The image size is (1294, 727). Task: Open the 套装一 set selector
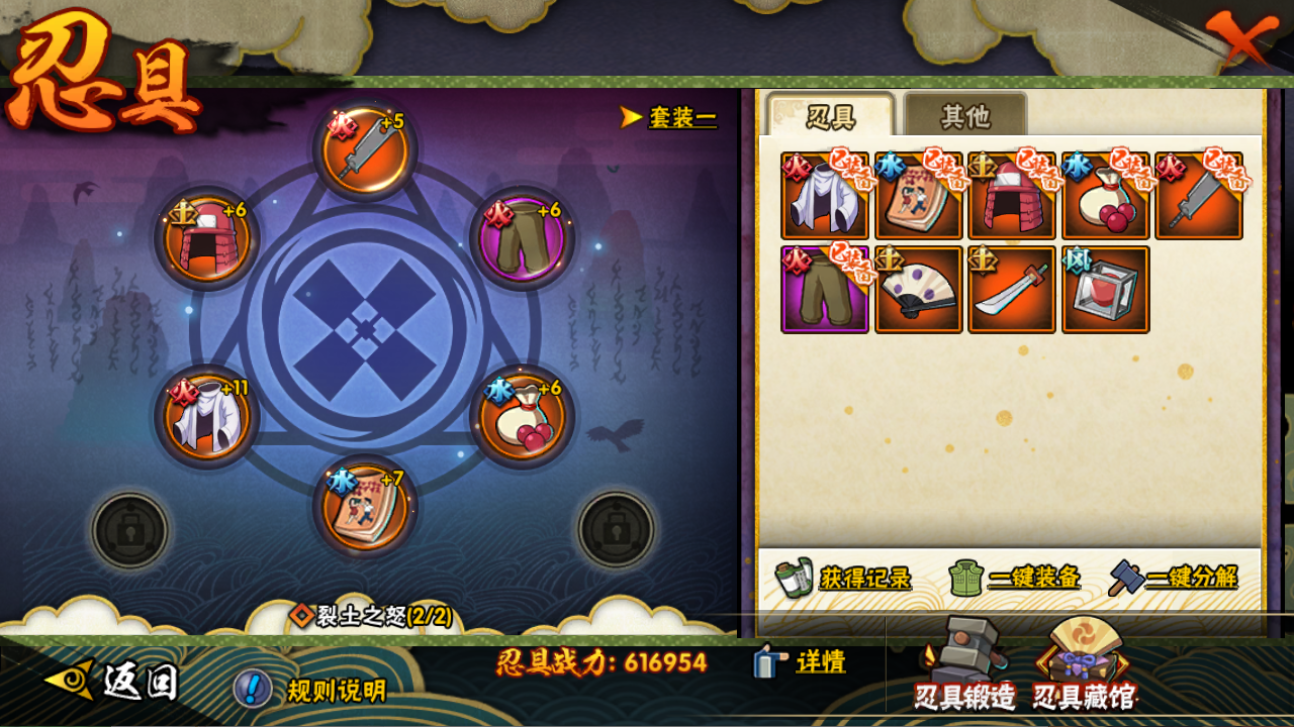coord(670,117)
